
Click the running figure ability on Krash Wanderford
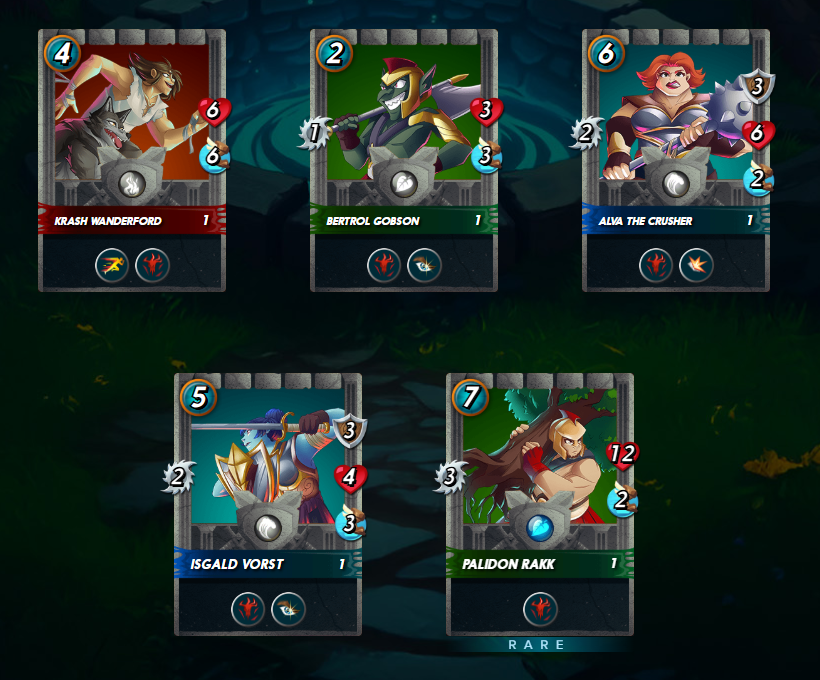click(113, 265)
